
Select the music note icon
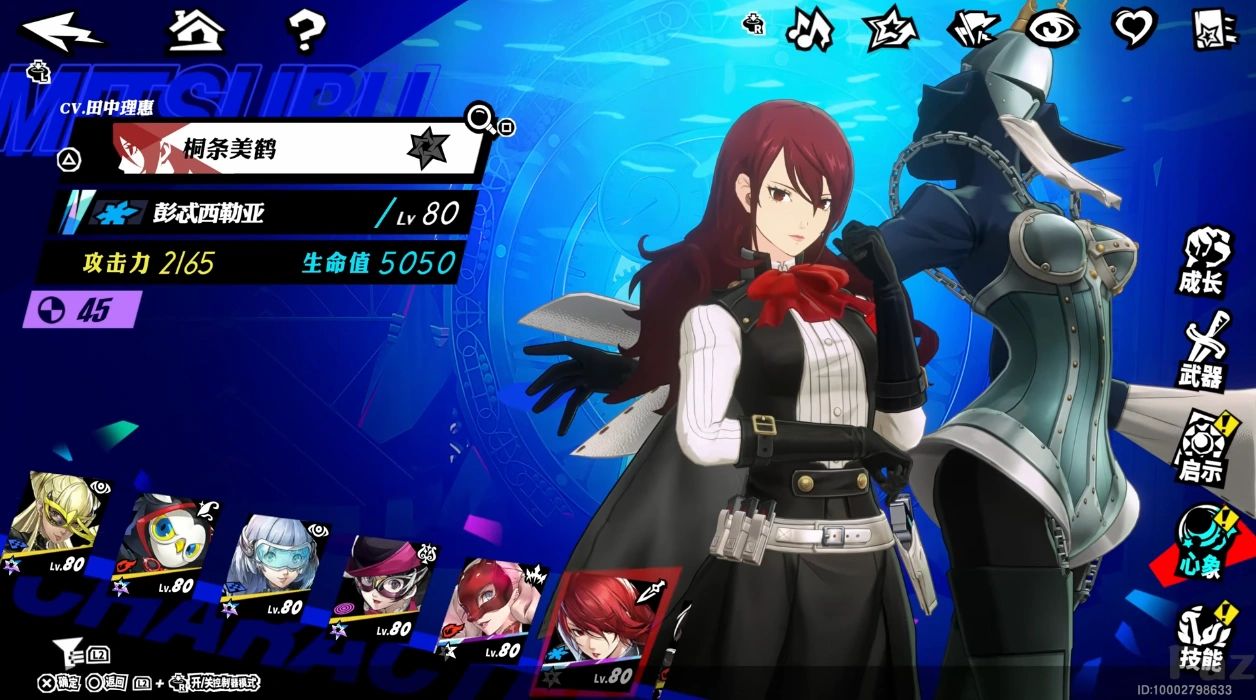click(x=808, y=29)
